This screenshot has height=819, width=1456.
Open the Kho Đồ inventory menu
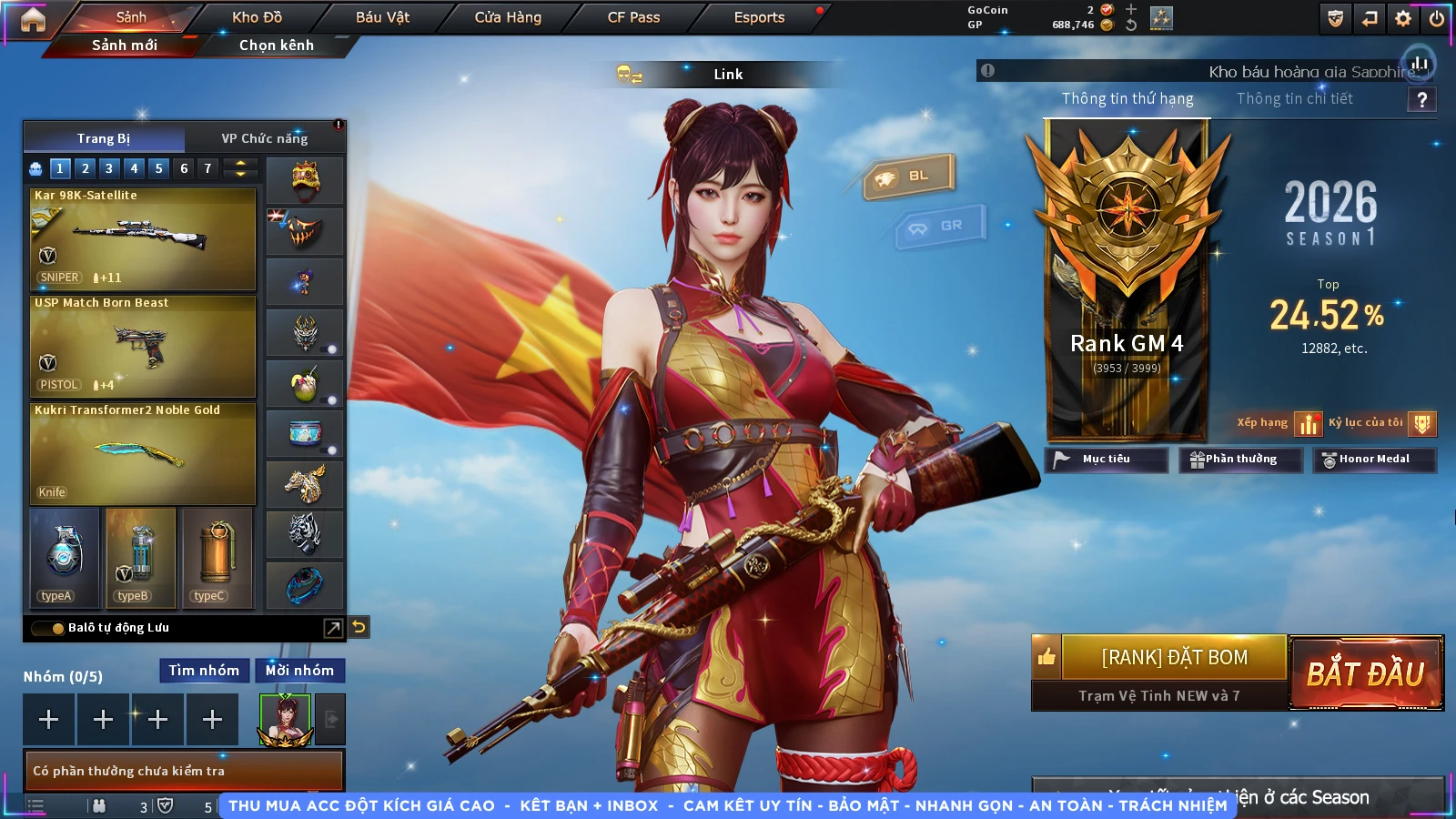point(258,17)
